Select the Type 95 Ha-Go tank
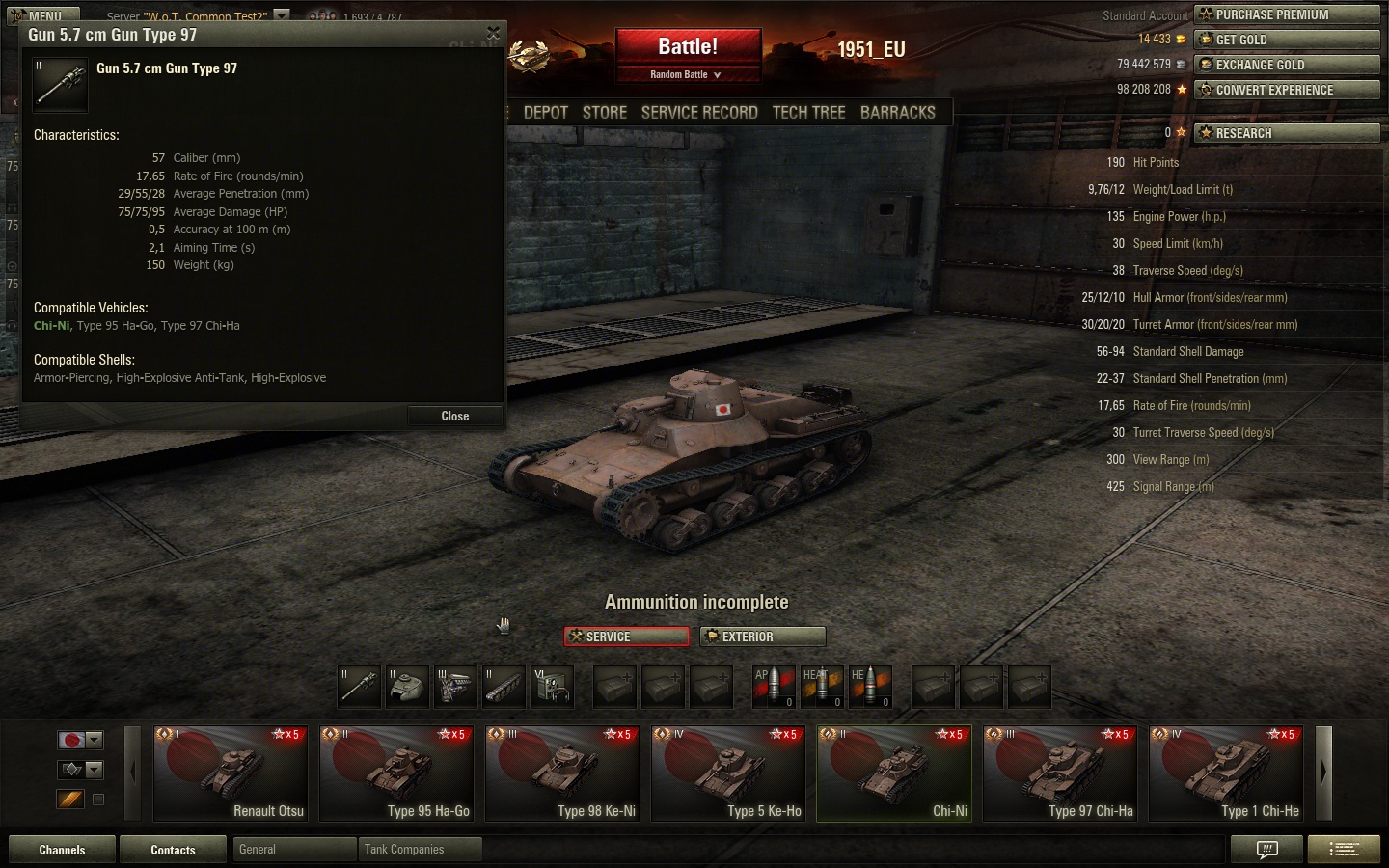Image resolution: width=1389 pixels, height=868 pixels. pyautogui.click(x=396, y=773)
